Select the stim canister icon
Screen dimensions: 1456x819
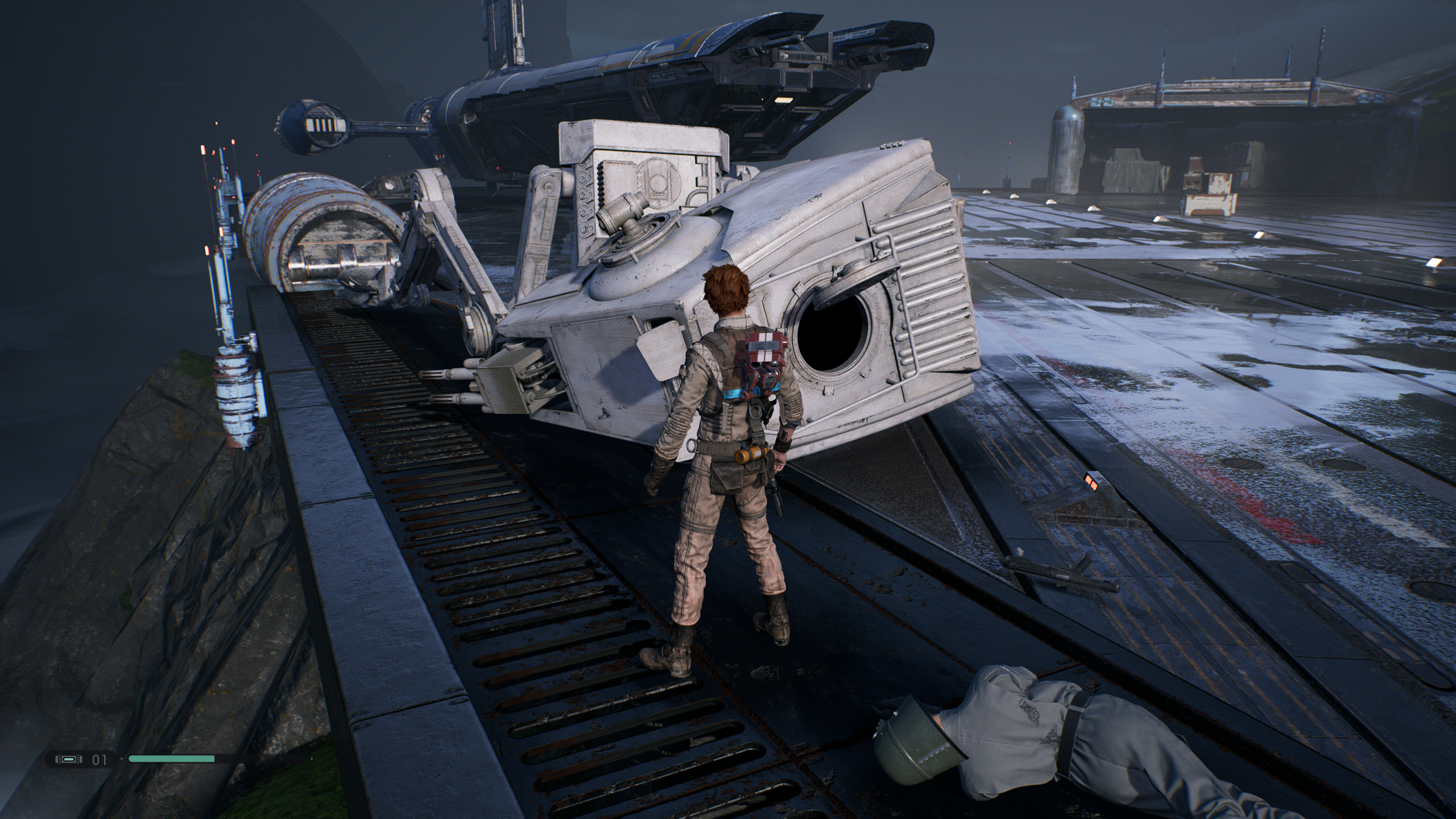click(67, 759)
